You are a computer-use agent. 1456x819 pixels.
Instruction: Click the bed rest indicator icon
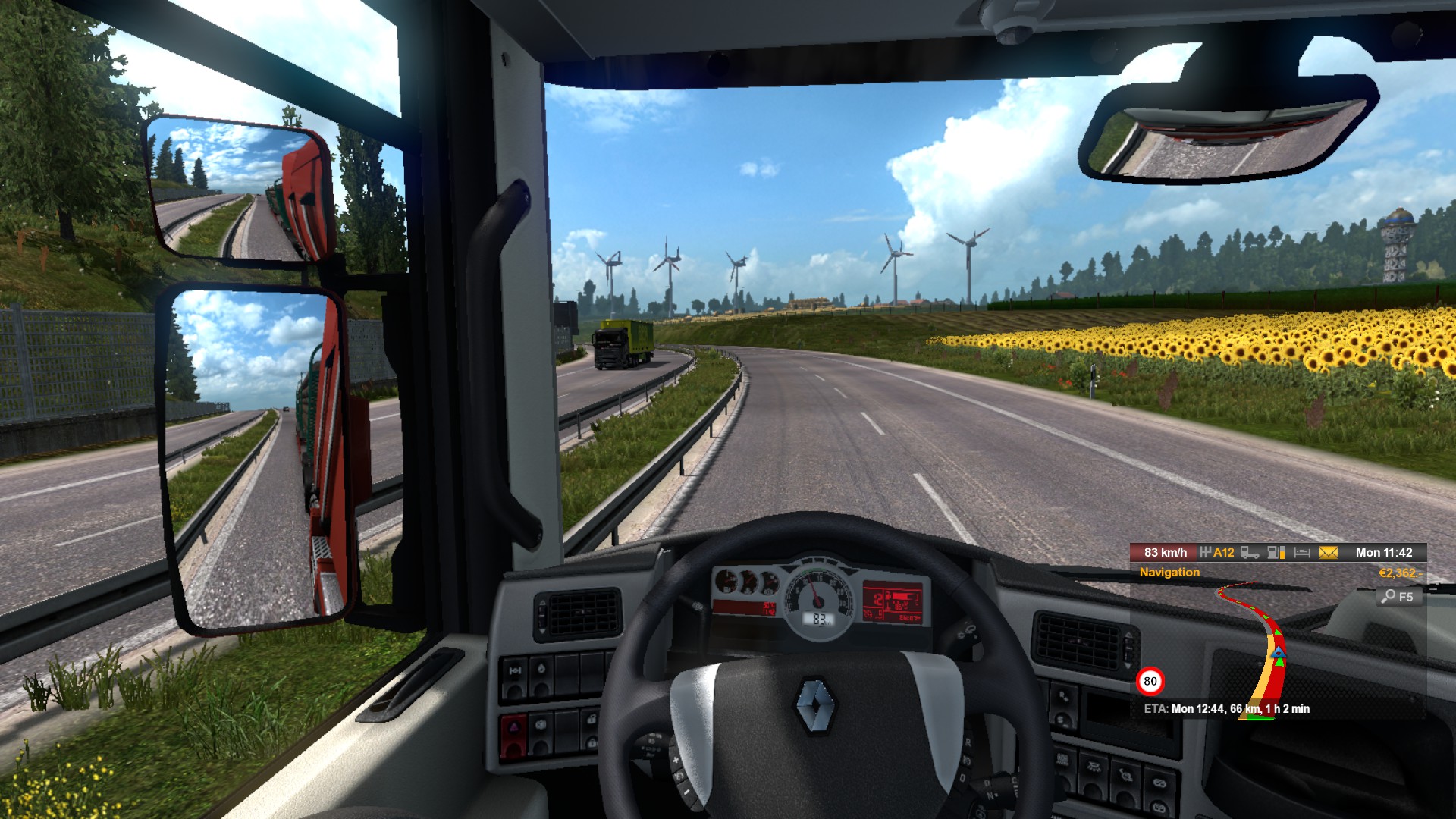1302,553
